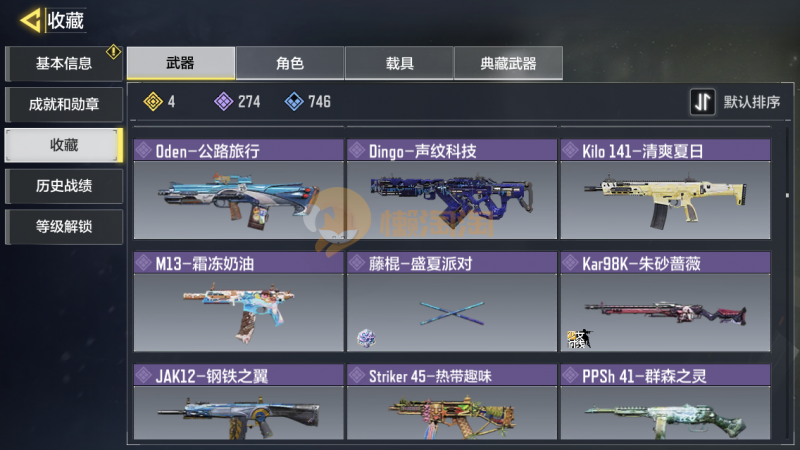Screen dimensions: 800x450
Task: Switch to the 载具 tab
Action: 399,63
